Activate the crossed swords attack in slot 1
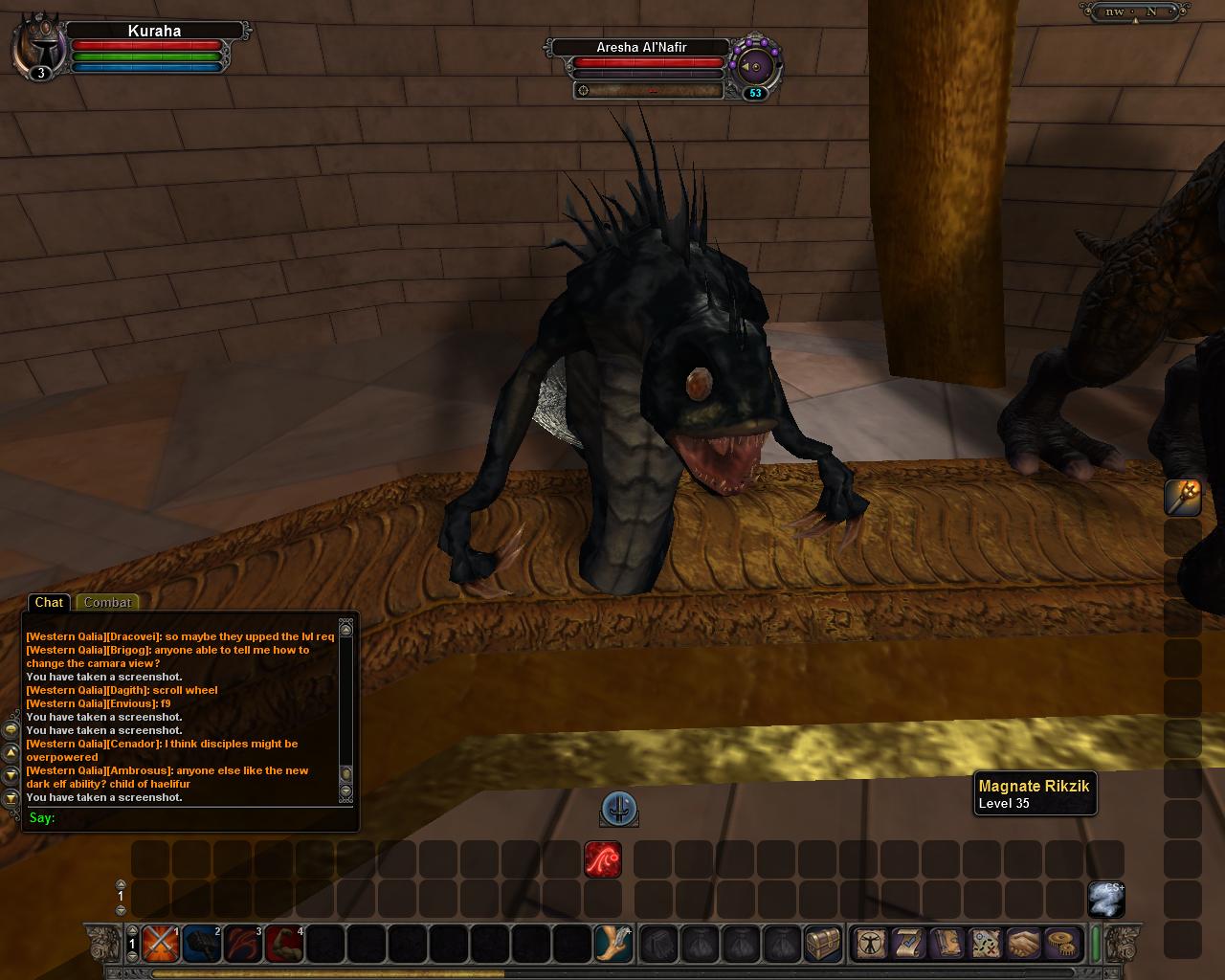The width and height of the screenshot is (1225, 980). click(161, 944)
